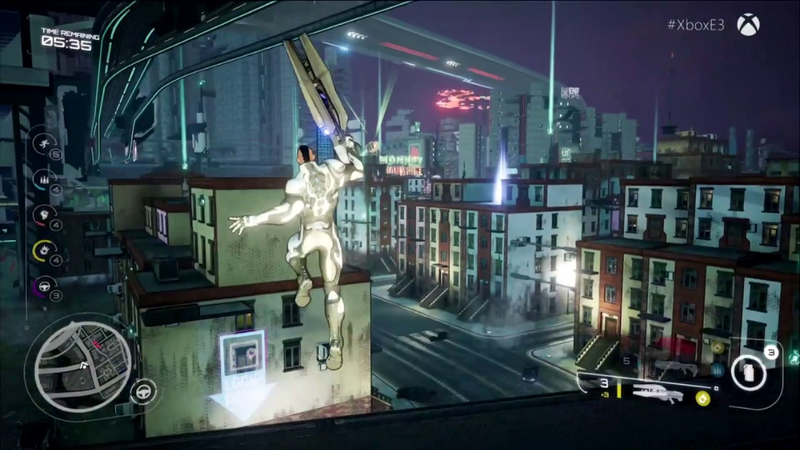This screenshot has height=450, width=800.
Task: Select the strength fist skill icon
Action: point(43,214)
